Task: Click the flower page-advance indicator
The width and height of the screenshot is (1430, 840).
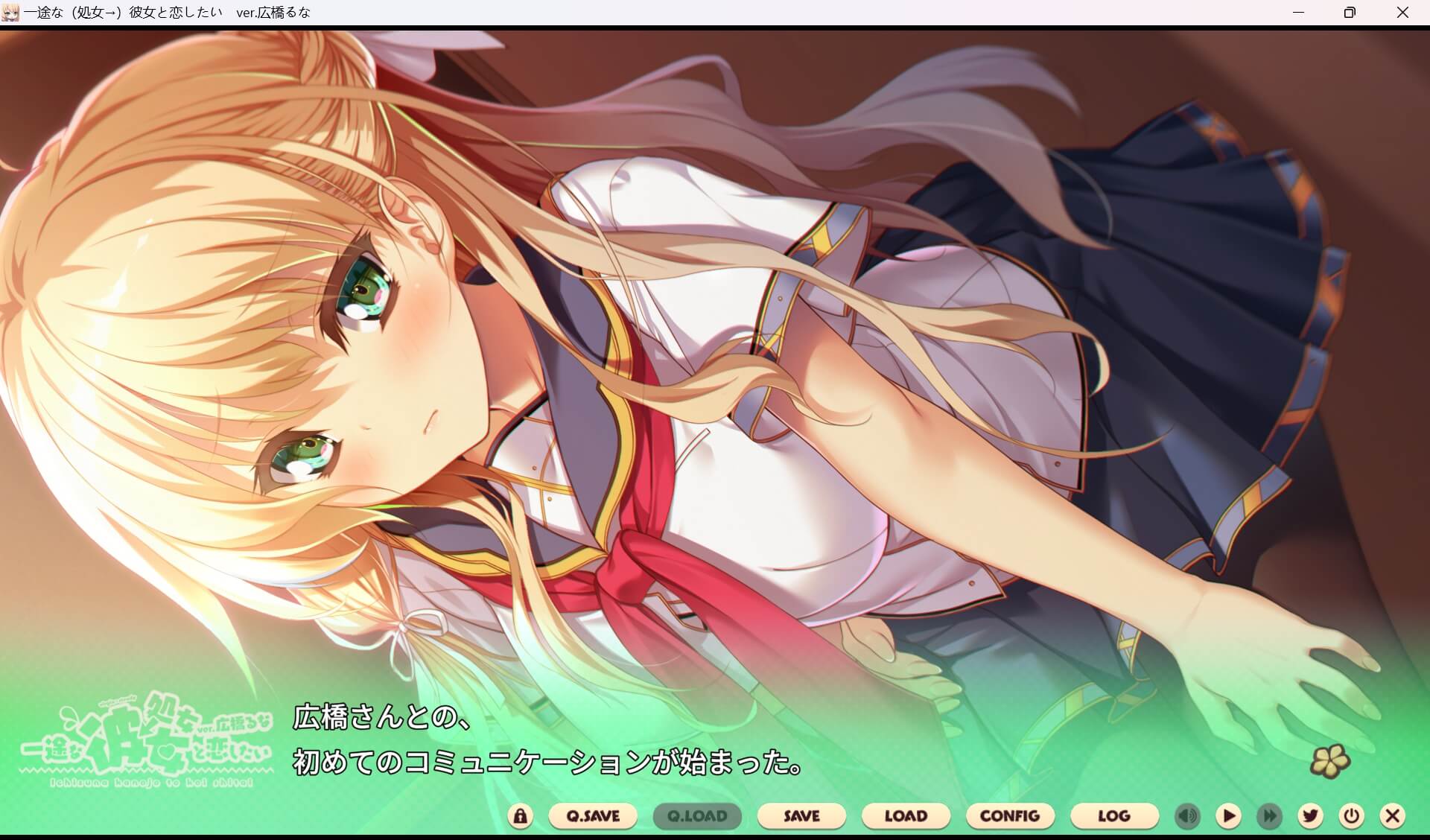Action: pos(1332,761)
